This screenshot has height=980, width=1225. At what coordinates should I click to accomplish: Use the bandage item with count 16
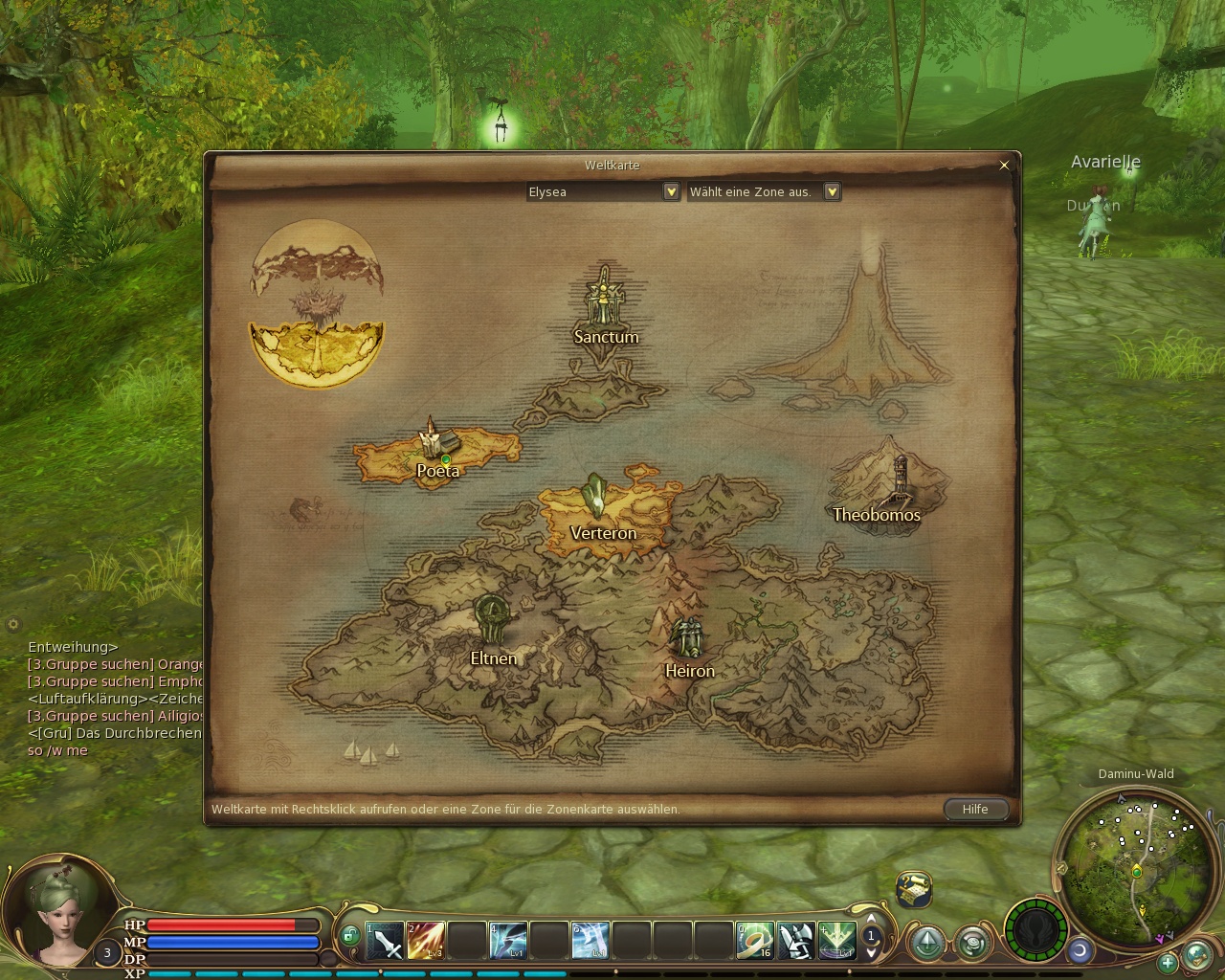click(755, 941)
